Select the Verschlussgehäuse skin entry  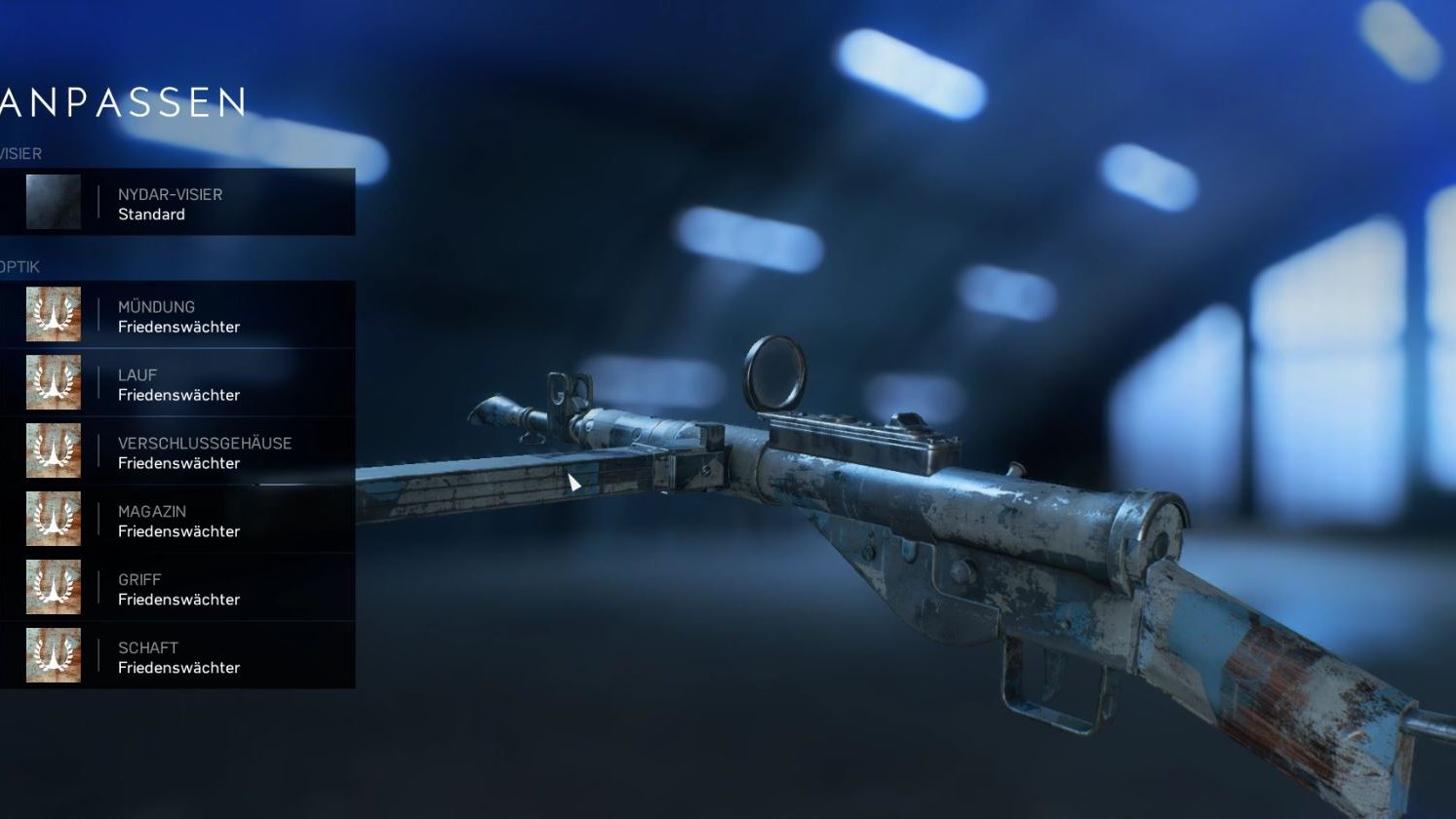177,451
